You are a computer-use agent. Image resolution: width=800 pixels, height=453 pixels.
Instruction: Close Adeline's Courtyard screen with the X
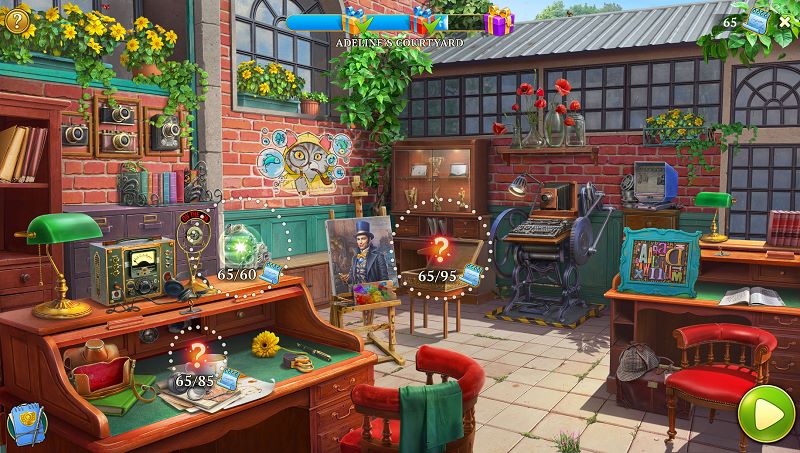click(x=784, y=22)
